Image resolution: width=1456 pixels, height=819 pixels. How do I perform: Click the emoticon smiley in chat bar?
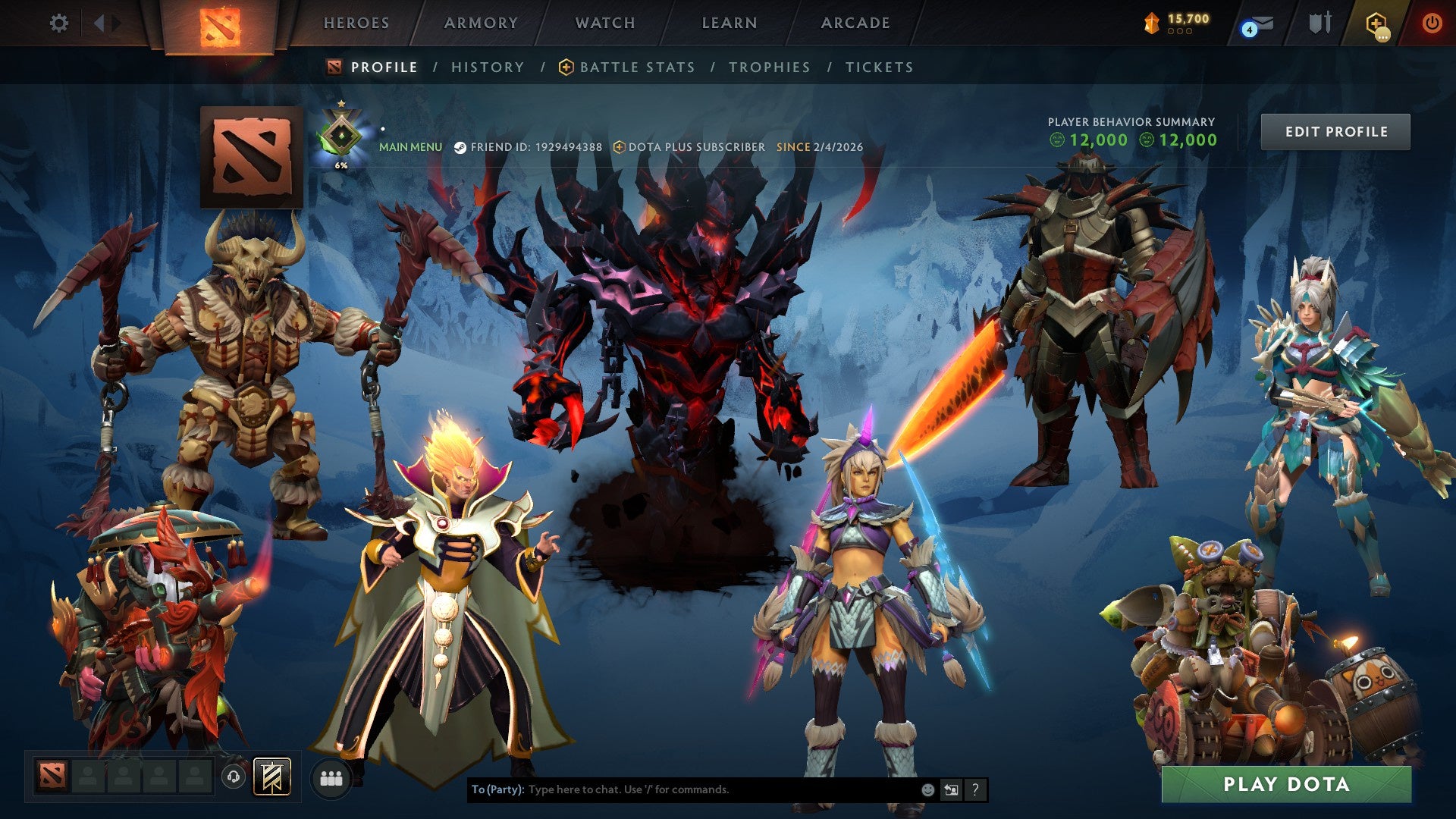pos(927,789)
